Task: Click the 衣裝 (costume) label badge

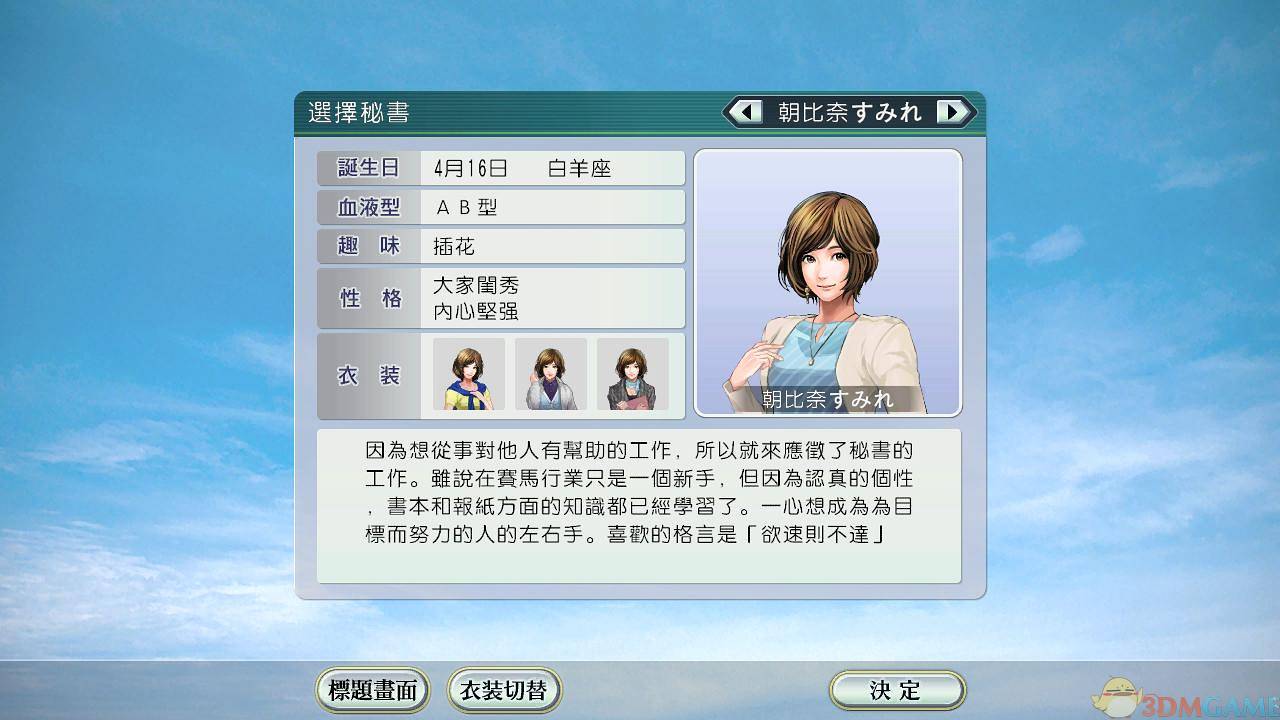Action: coord(366,376)
